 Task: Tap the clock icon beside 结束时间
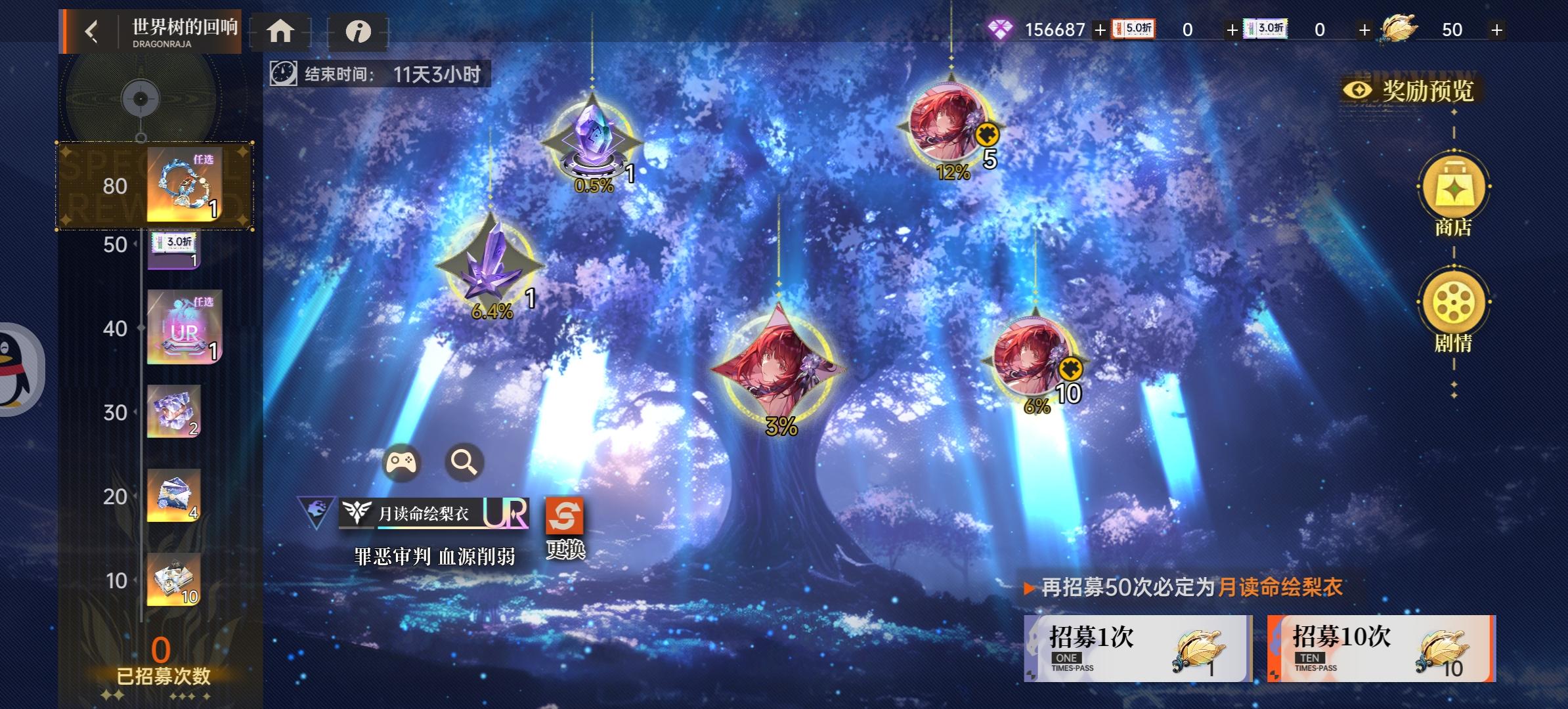[282, 74]
